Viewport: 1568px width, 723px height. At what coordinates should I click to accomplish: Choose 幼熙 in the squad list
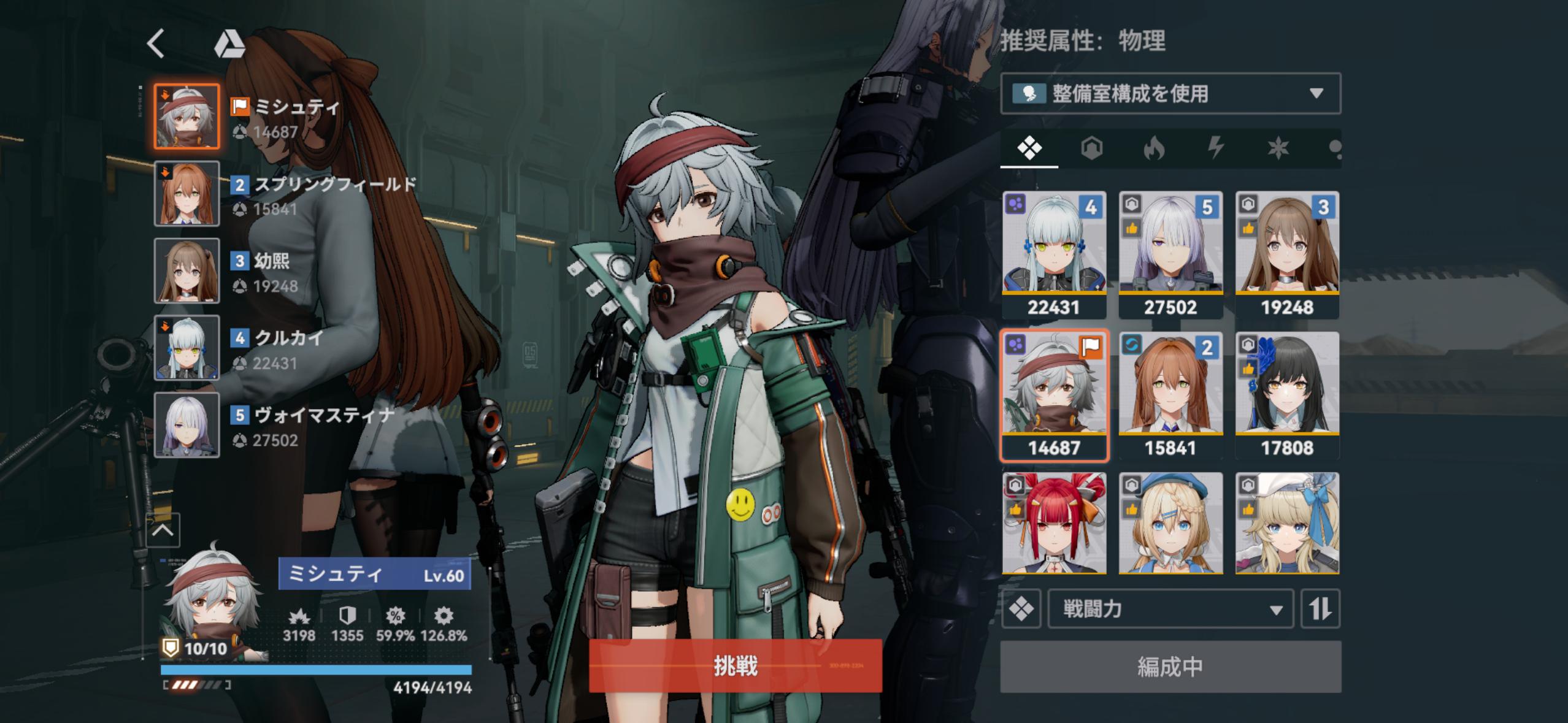click(x=186, y=270)
